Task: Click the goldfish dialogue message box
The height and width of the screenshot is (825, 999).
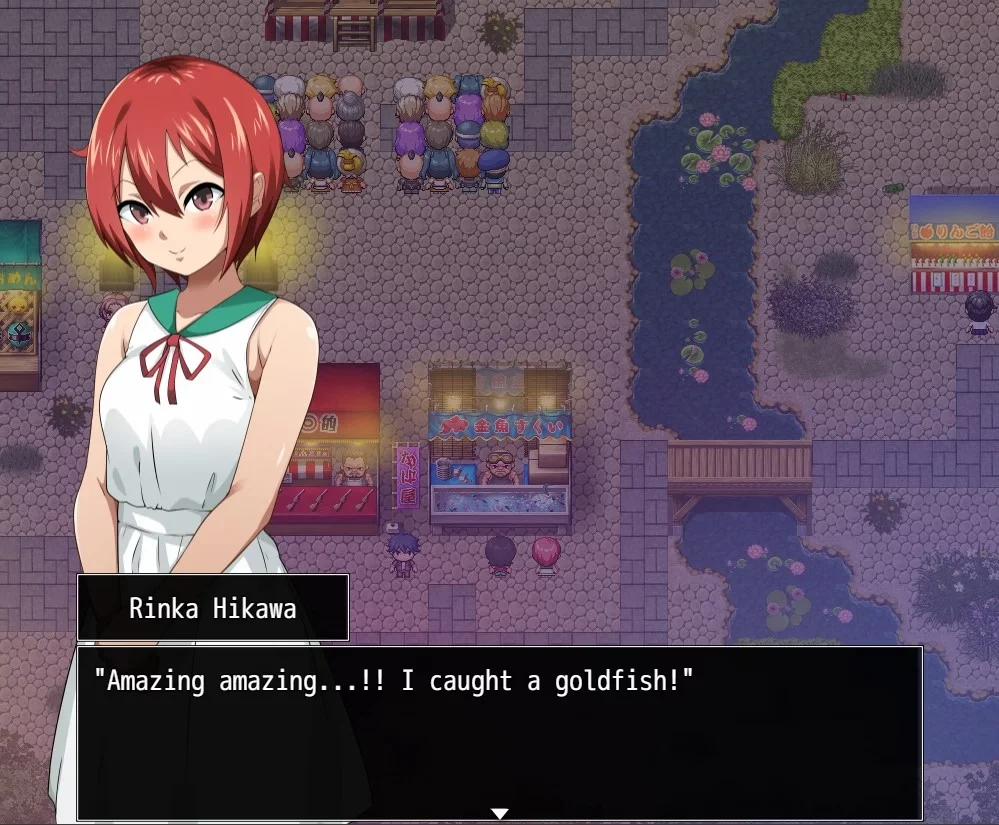Action: point(499,733)
